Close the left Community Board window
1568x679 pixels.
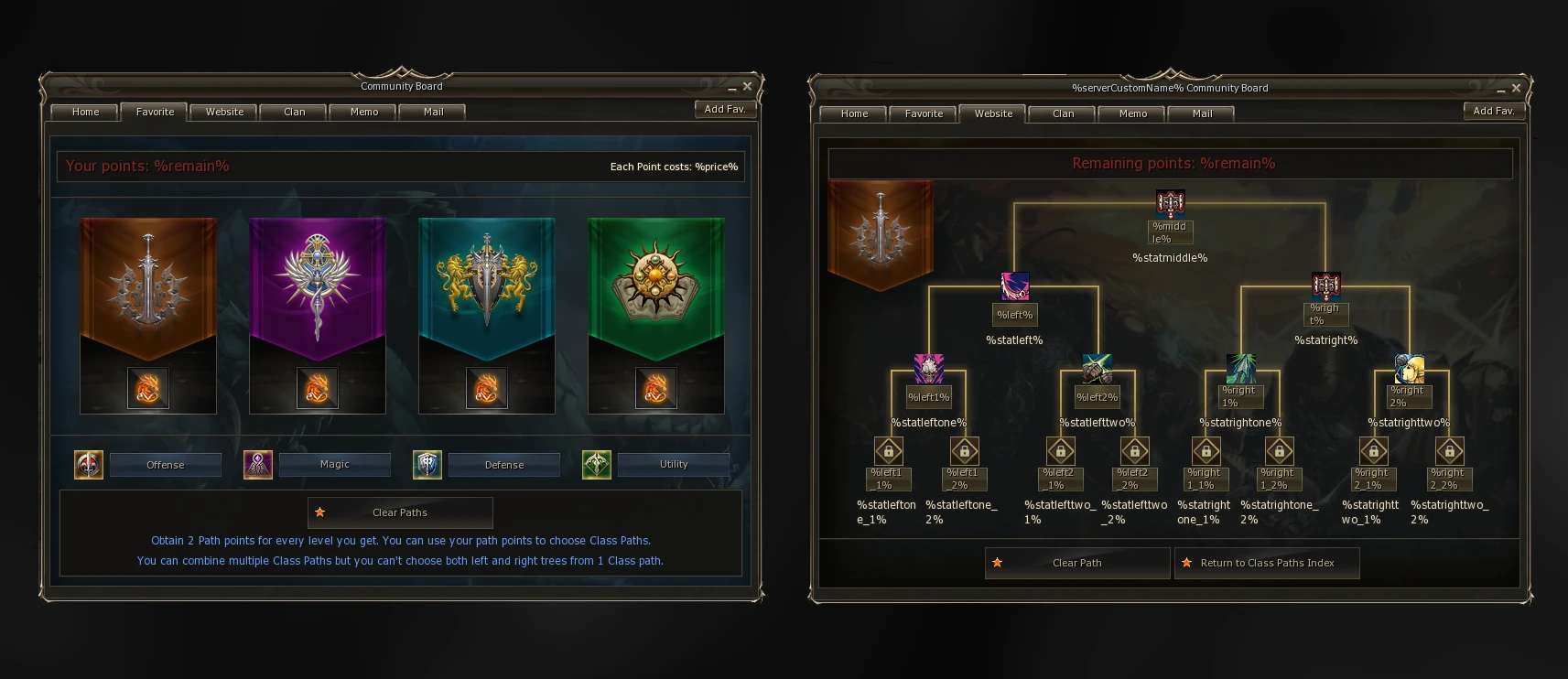click(x=747, y=86)
